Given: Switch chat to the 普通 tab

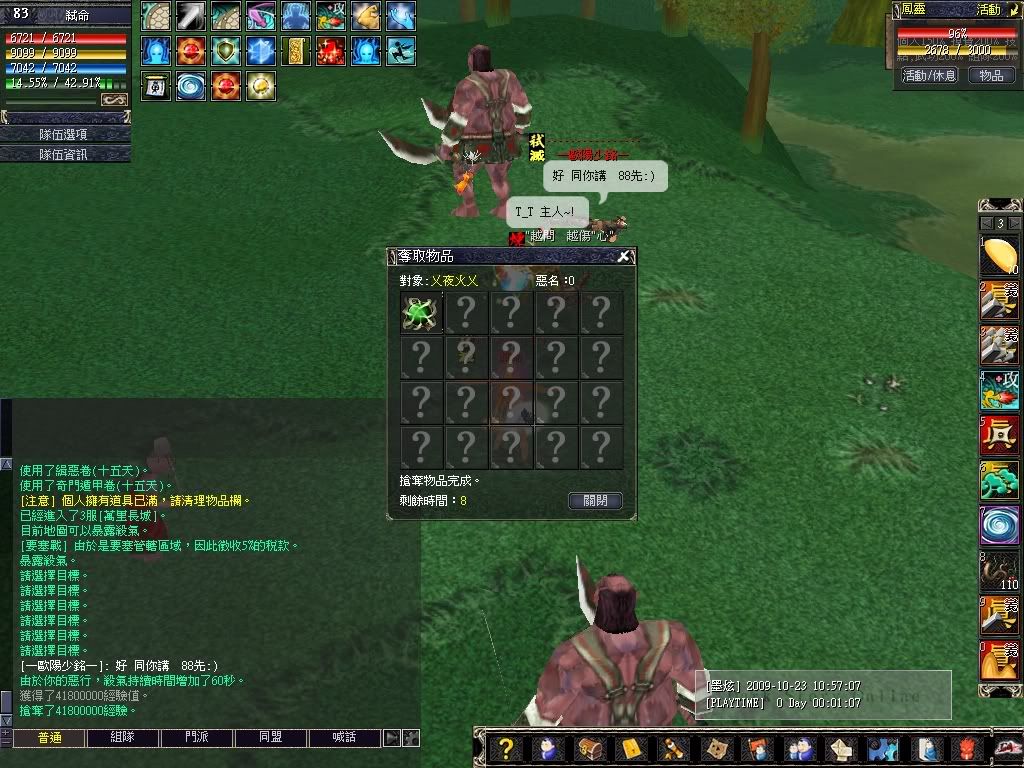Looking at the screenshot, I should 47,738.
